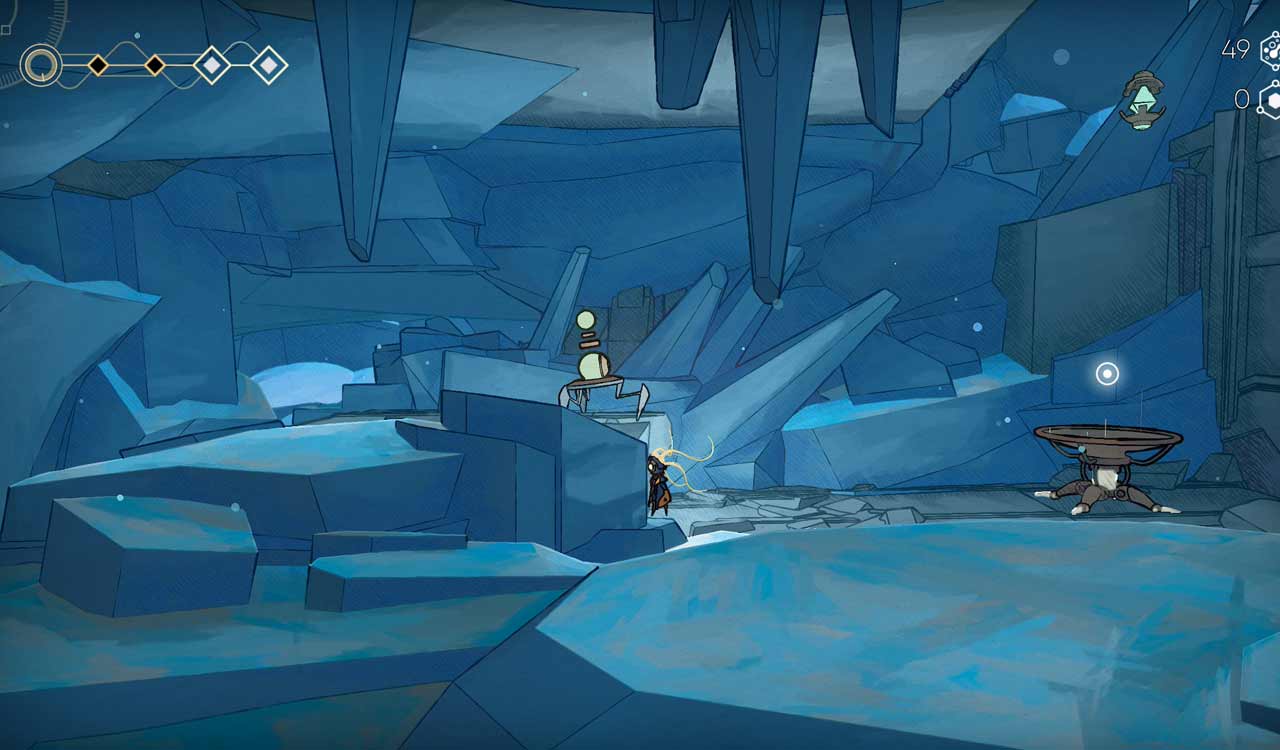Click the hexagon icon next to the 0 counter
1280x750 pixels.
1271,100
